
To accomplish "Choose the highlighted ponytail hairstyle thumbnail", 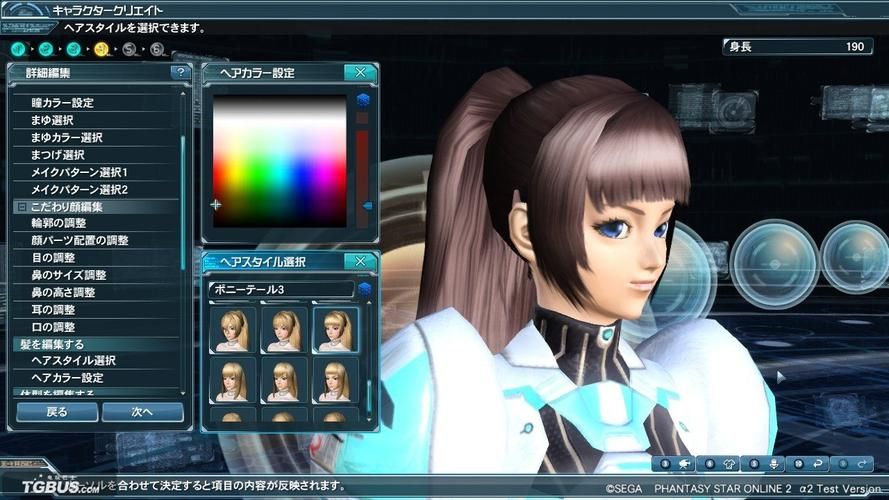I will (335, 329).
